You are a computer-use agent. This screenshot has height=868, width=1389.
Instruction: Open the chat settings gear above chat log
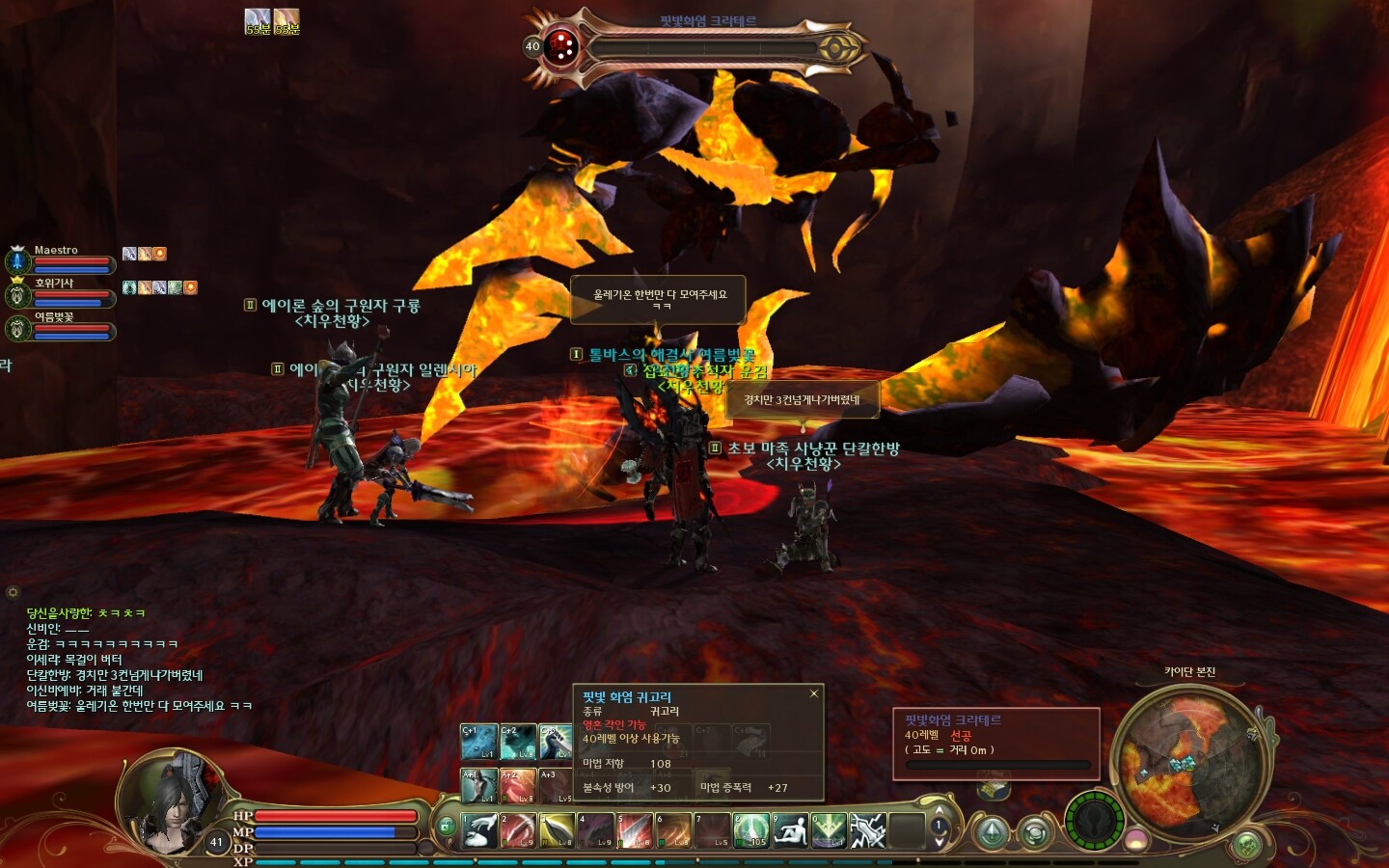pyautogui.click(x=13, y=592)
